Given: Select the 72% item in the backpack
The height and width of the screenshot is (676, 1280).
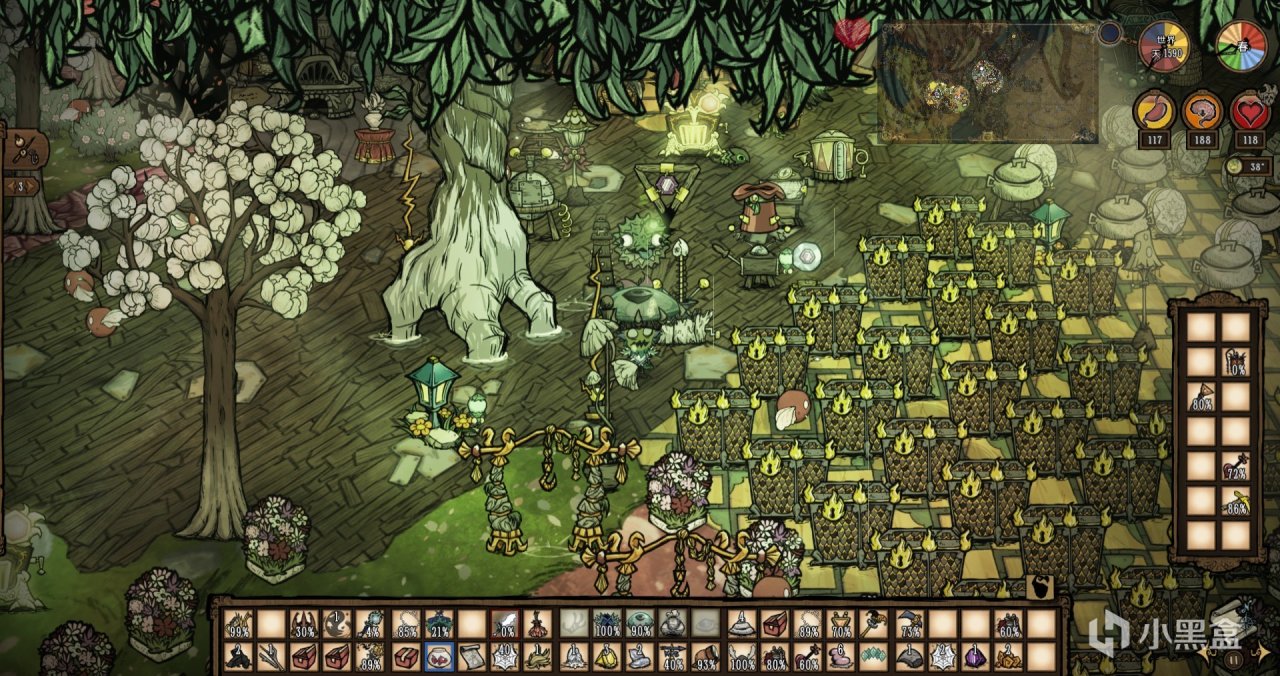Looking at the screenshot, I should point(1237,465).
